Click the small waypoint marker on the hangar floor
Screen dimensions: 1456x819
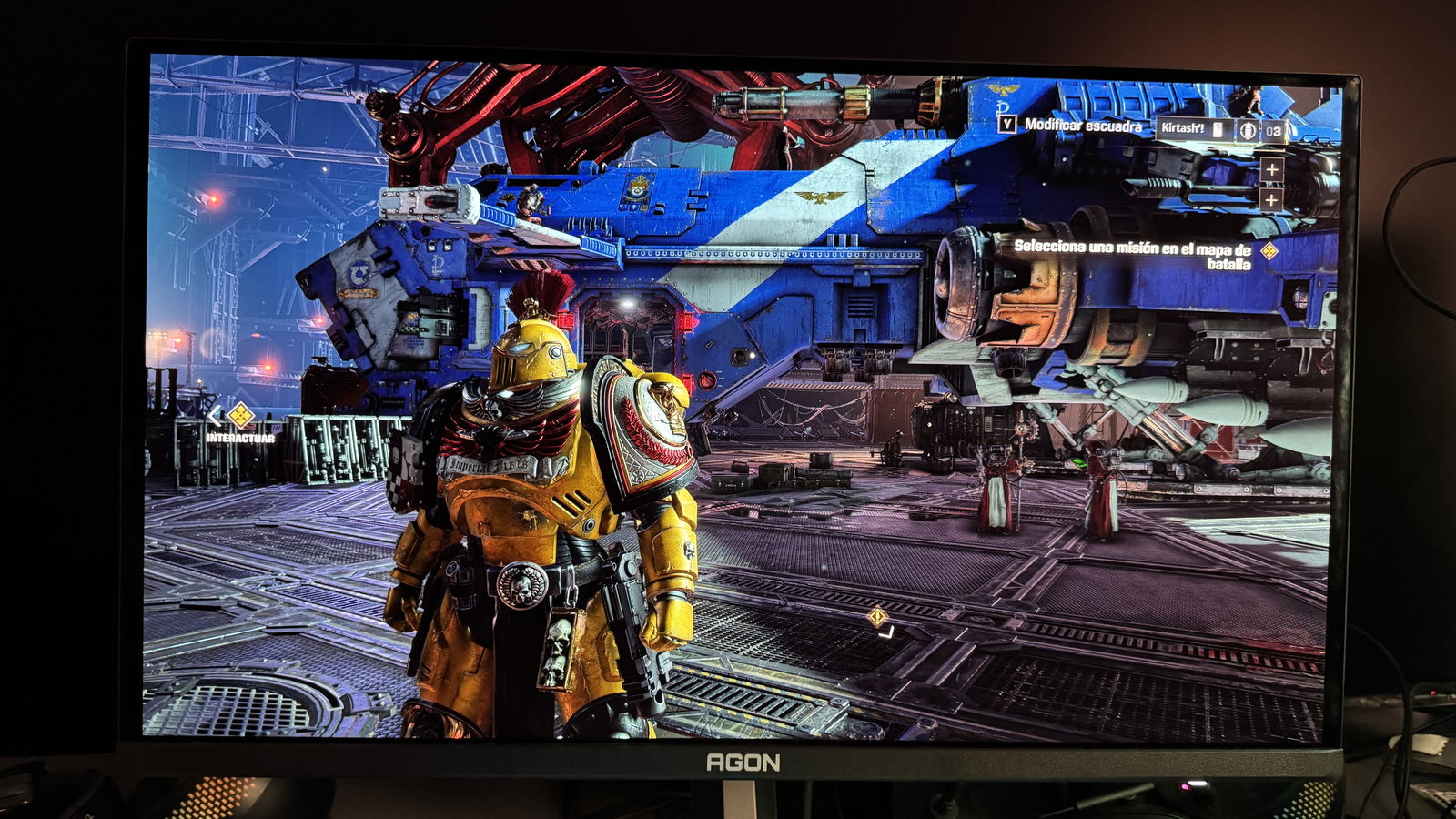tap(877, 617)
